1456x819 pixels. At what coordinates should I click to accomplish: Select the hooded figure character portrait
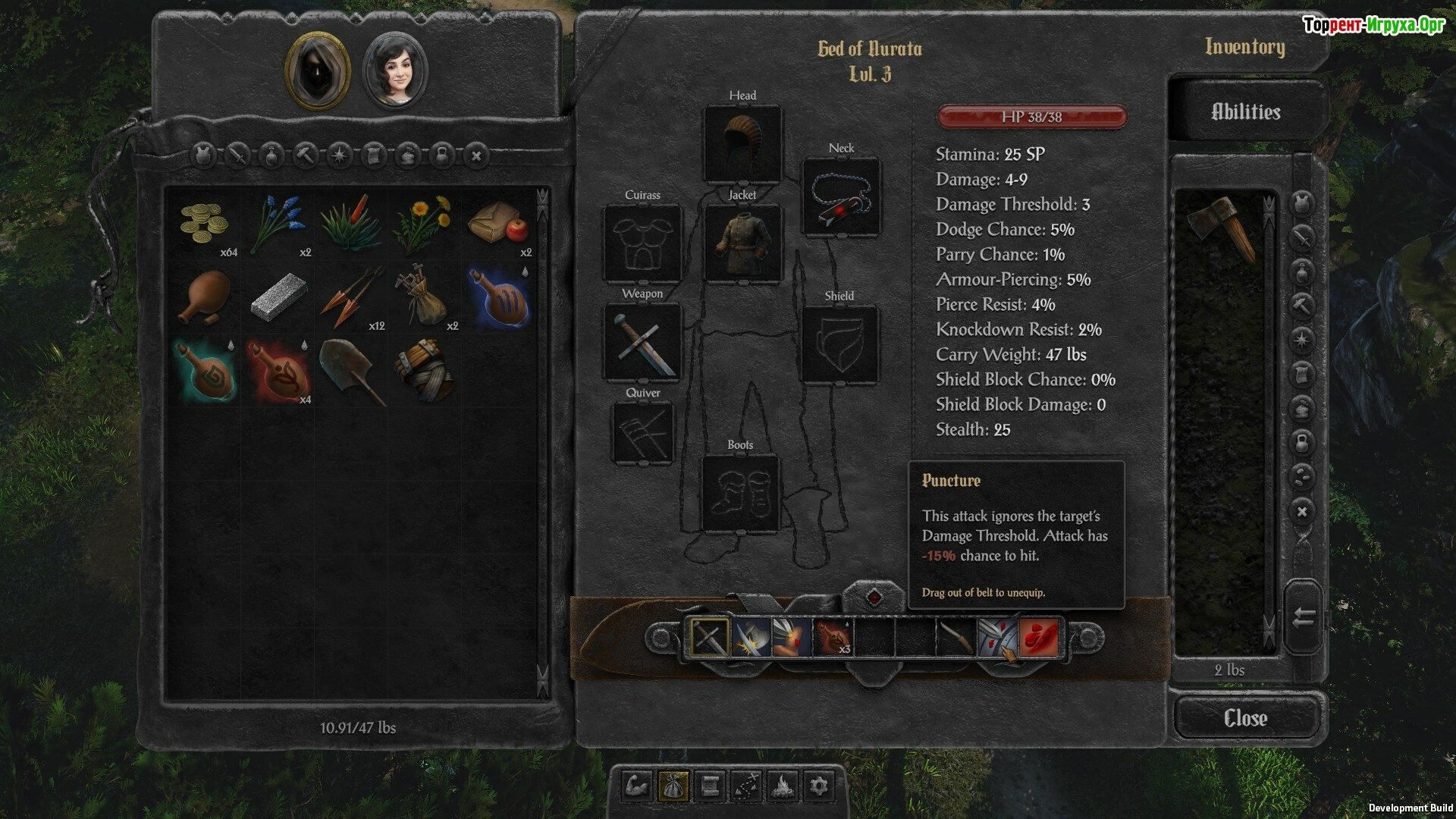(317, 71)
